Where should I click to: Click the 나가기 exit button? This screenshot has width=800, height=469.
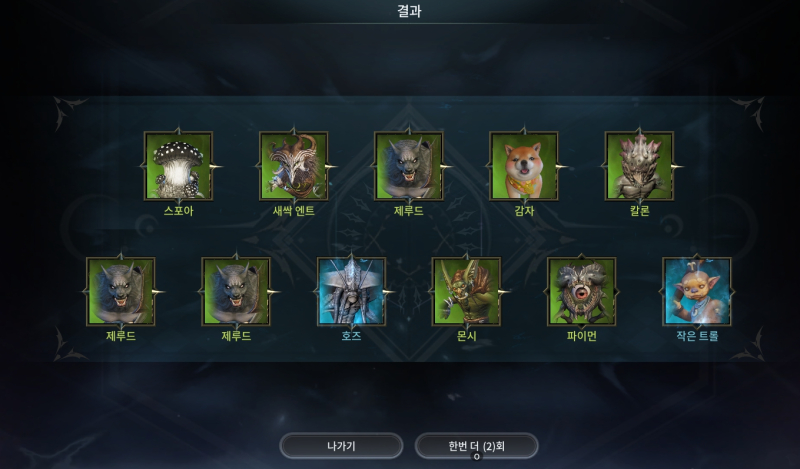(341, 445)
